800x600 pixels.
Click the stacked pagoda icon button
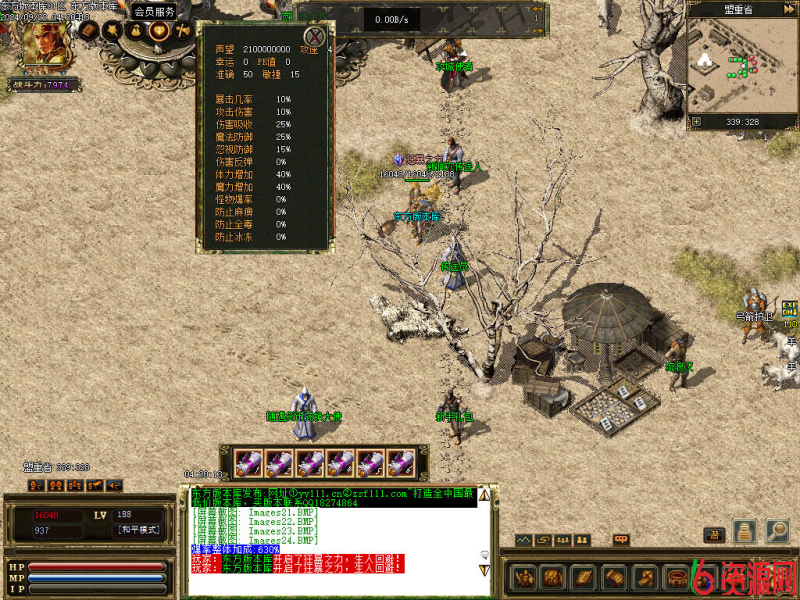pos(745,531)
